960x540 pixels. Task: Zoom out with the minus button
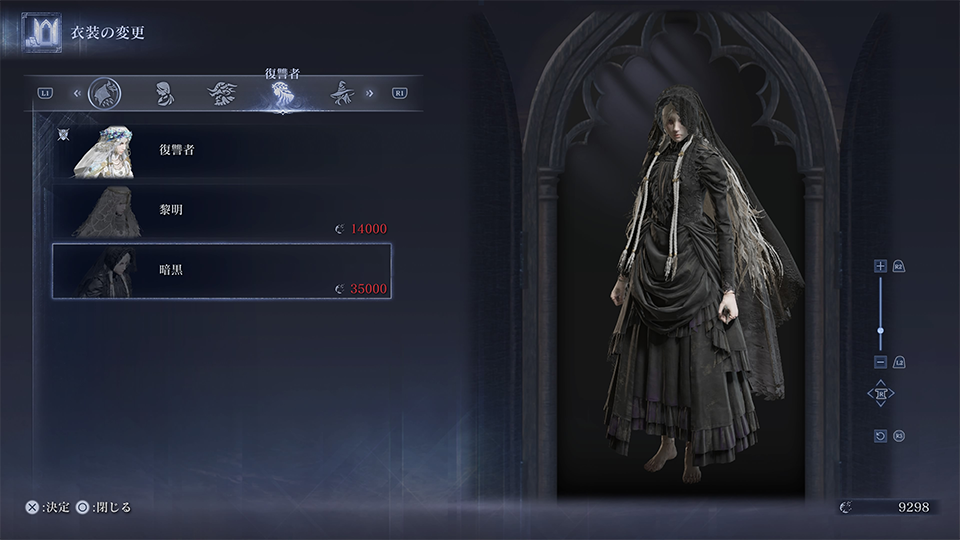(880, 361)
